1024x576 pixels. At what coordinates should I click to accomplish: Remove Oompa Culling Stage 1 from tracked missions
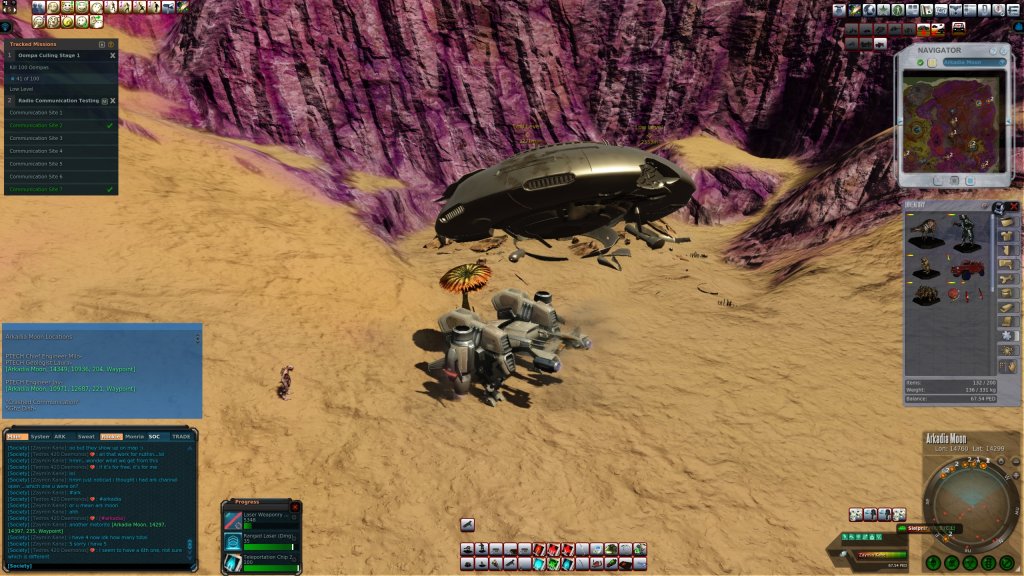tap(112, 56)
